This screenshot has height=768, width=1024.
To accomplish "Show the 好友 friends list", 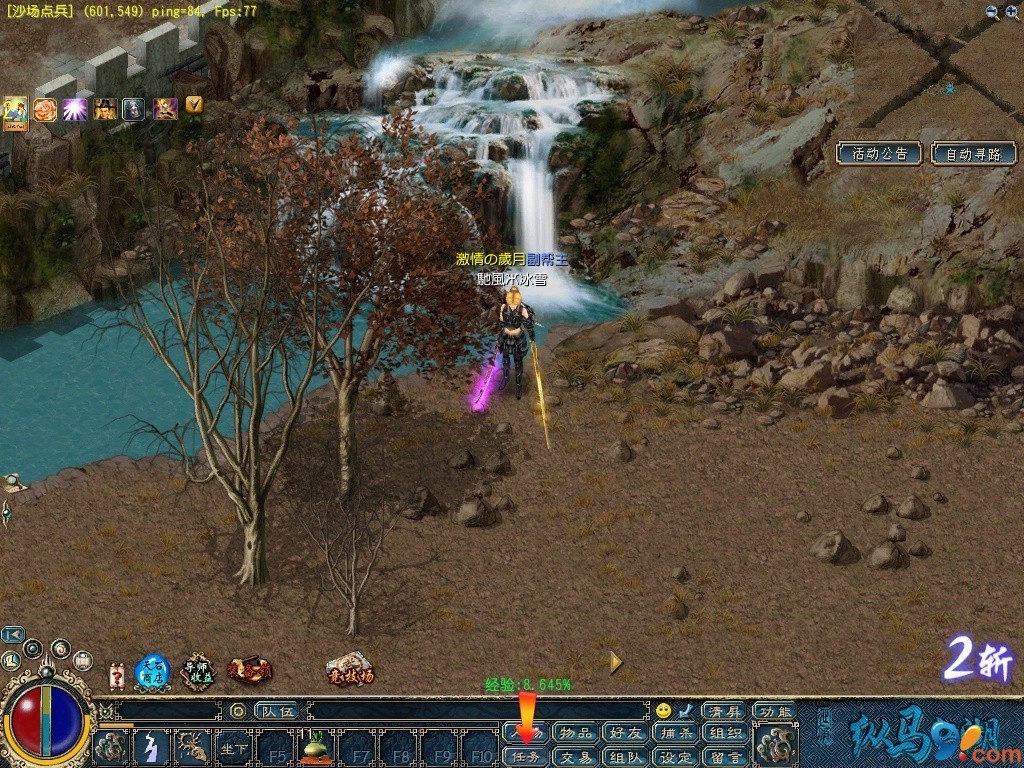I will tap(625, 734).
